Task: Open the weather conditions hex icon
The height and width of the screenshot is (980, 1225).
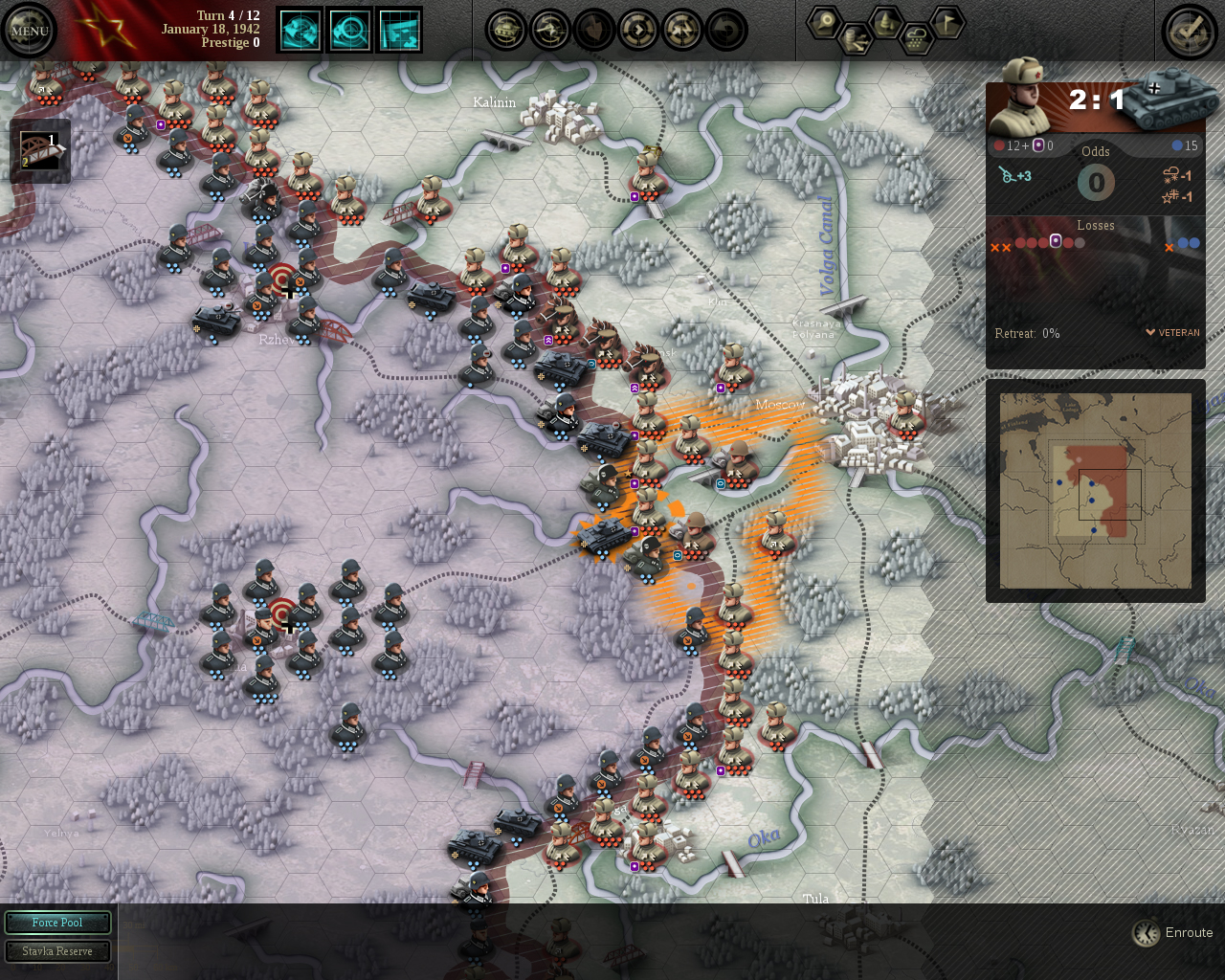Action: coord(914,40)
